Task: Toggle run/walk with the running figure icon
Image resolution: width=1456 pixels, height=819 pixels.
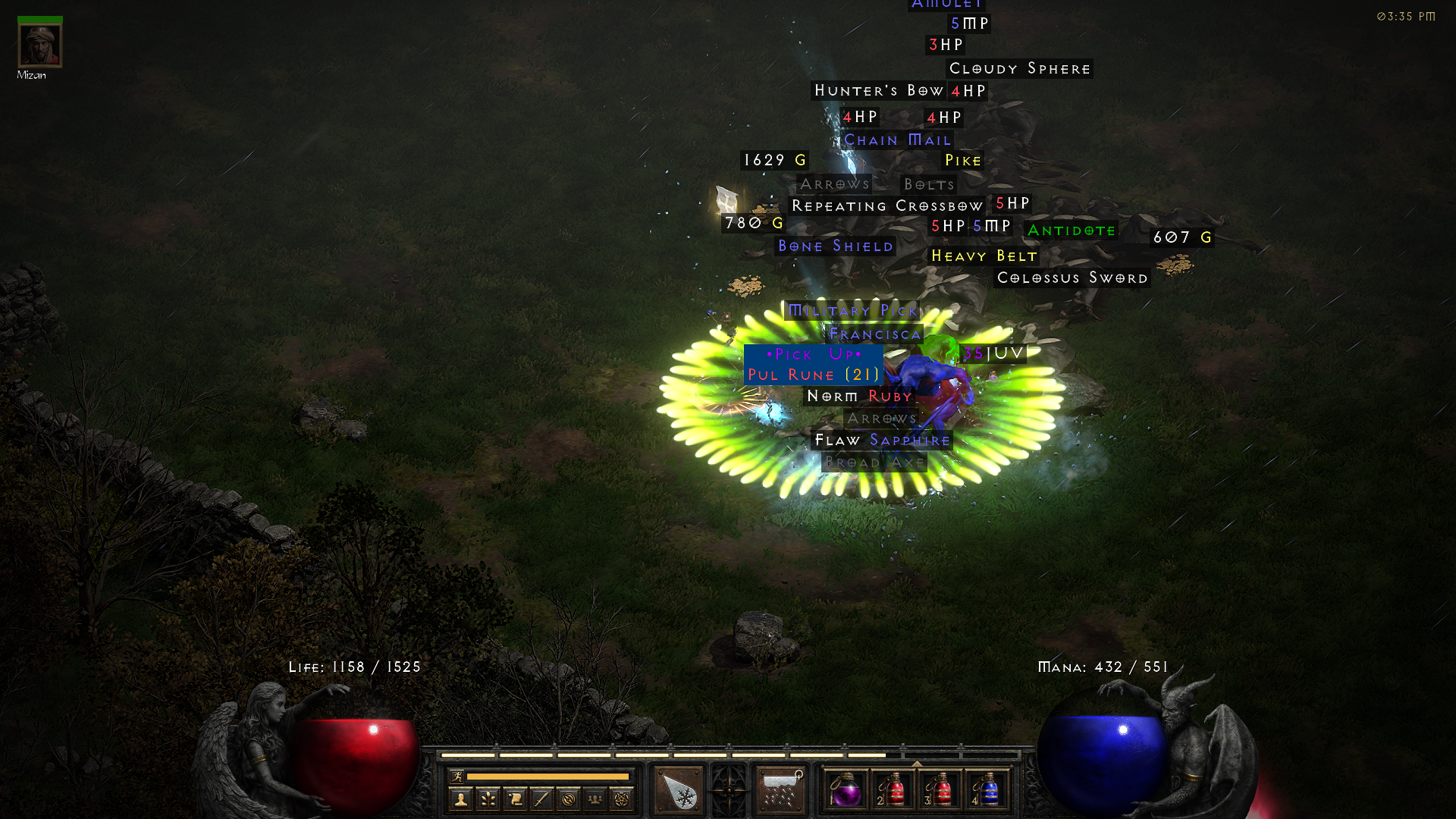Action: 457,777
